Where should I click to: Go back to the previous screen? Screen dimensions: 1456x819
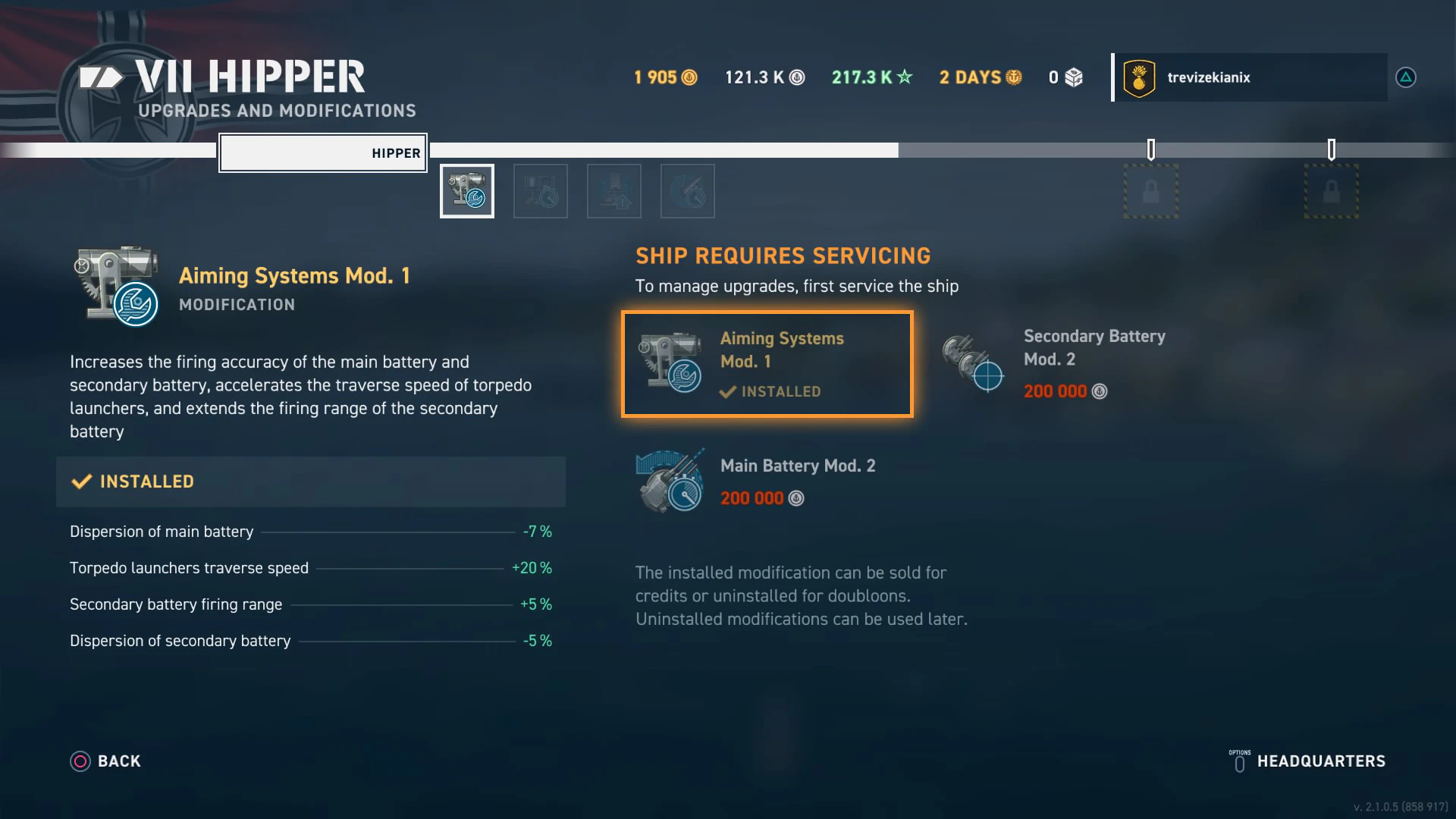pyautogui.click(x=105, y=761)
